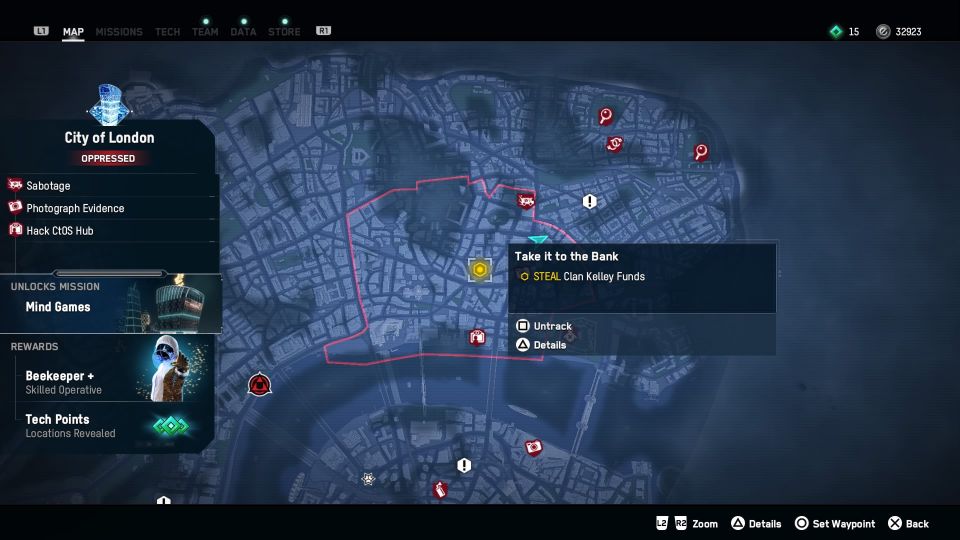Open the Mind Games mission panel
Viewport: 960px width, 540px height.
coord(58,307)
